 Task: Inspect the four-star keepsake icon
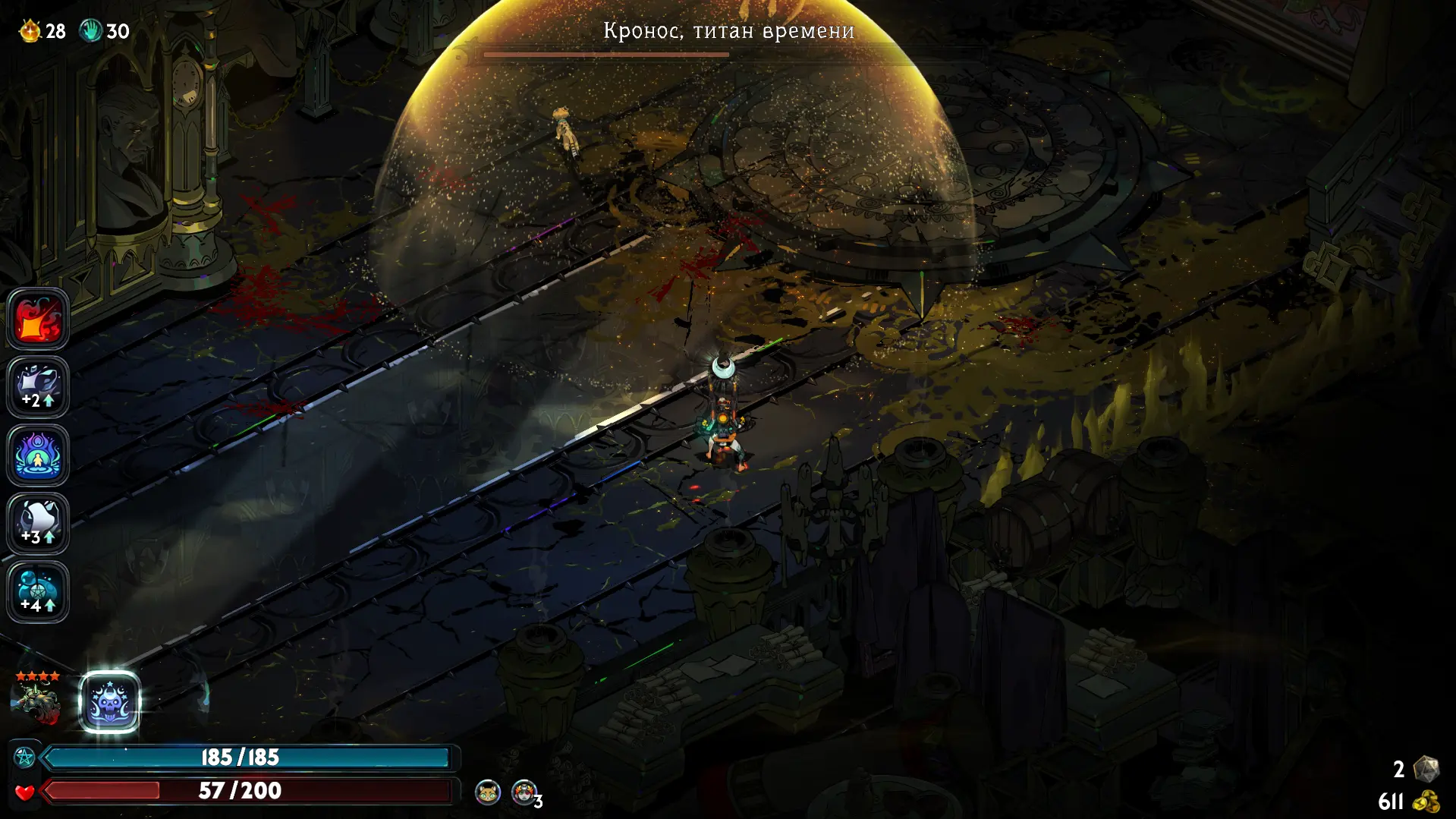(x=36, y=700)
